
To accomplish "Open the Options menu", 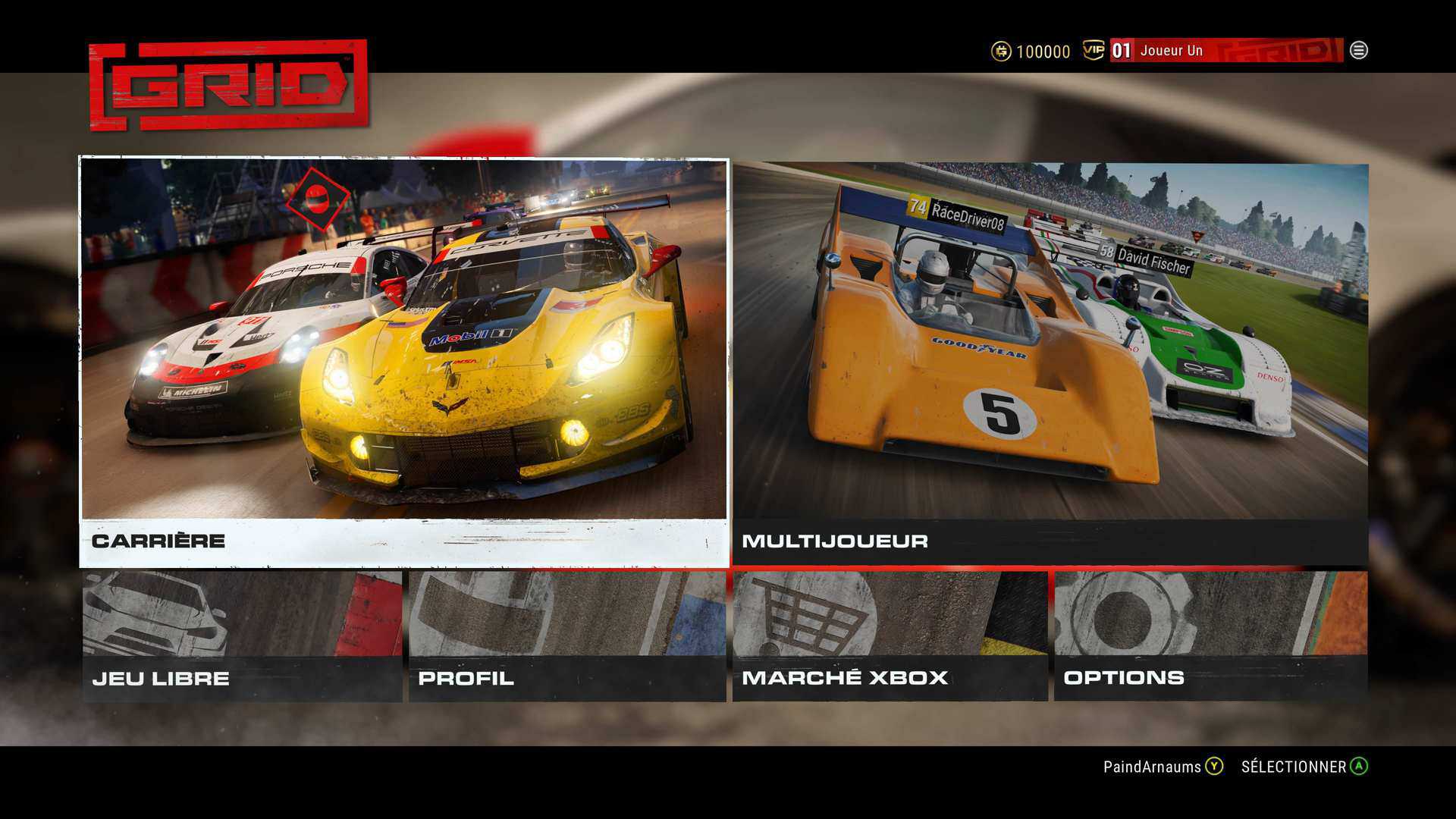I will [x=1210, y=636].
